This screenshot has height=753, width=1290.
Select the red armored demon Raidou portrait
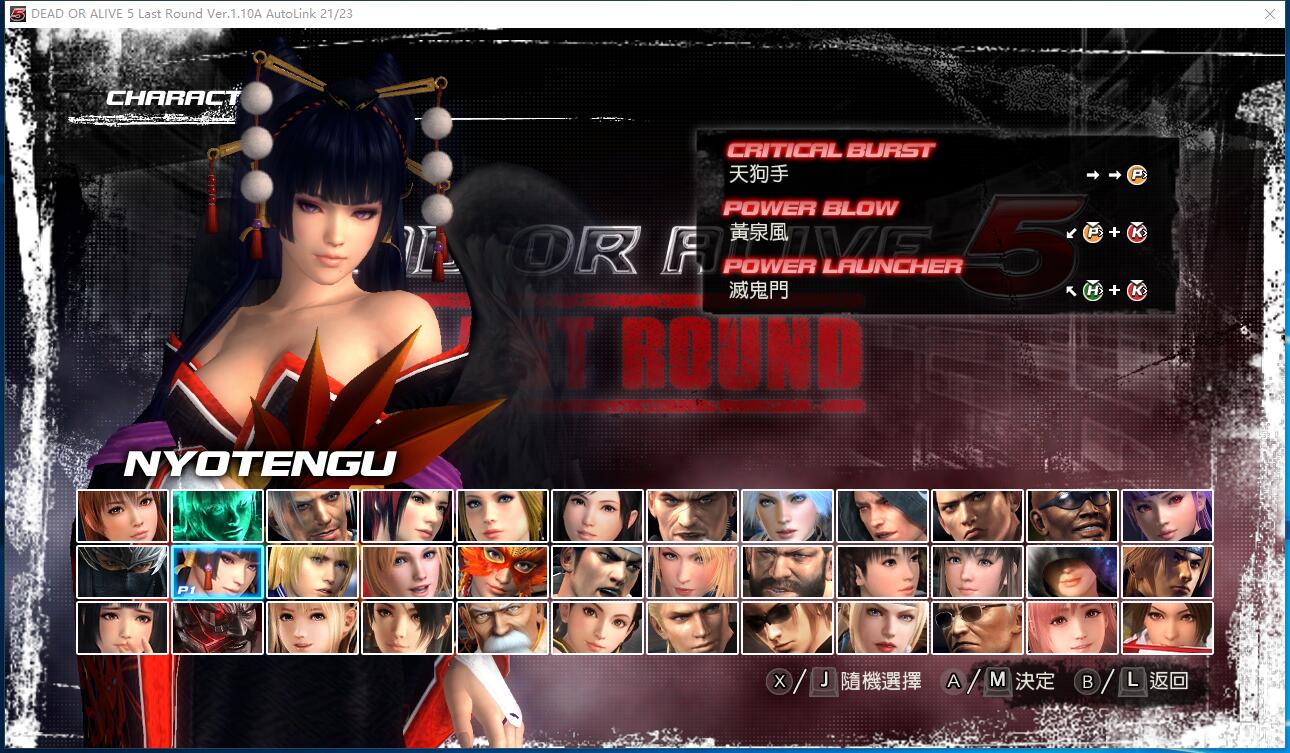pos(217,627)
